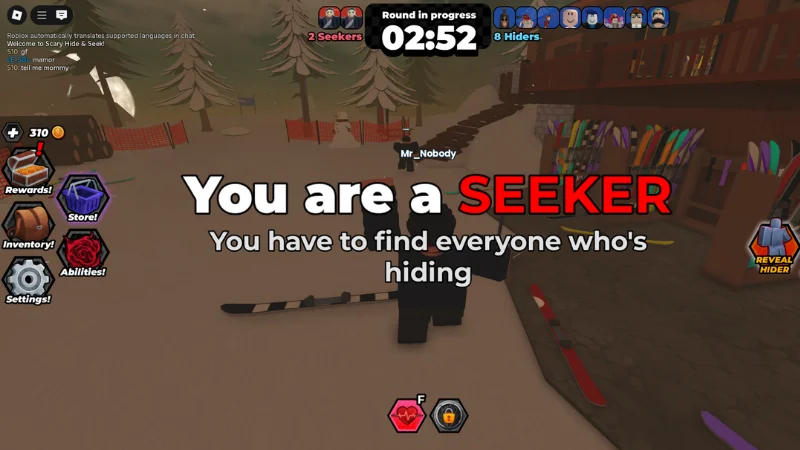This screenshot has width=800, height=450.
Task: Open the Roblox logo menu
Action: click(14, 15)
